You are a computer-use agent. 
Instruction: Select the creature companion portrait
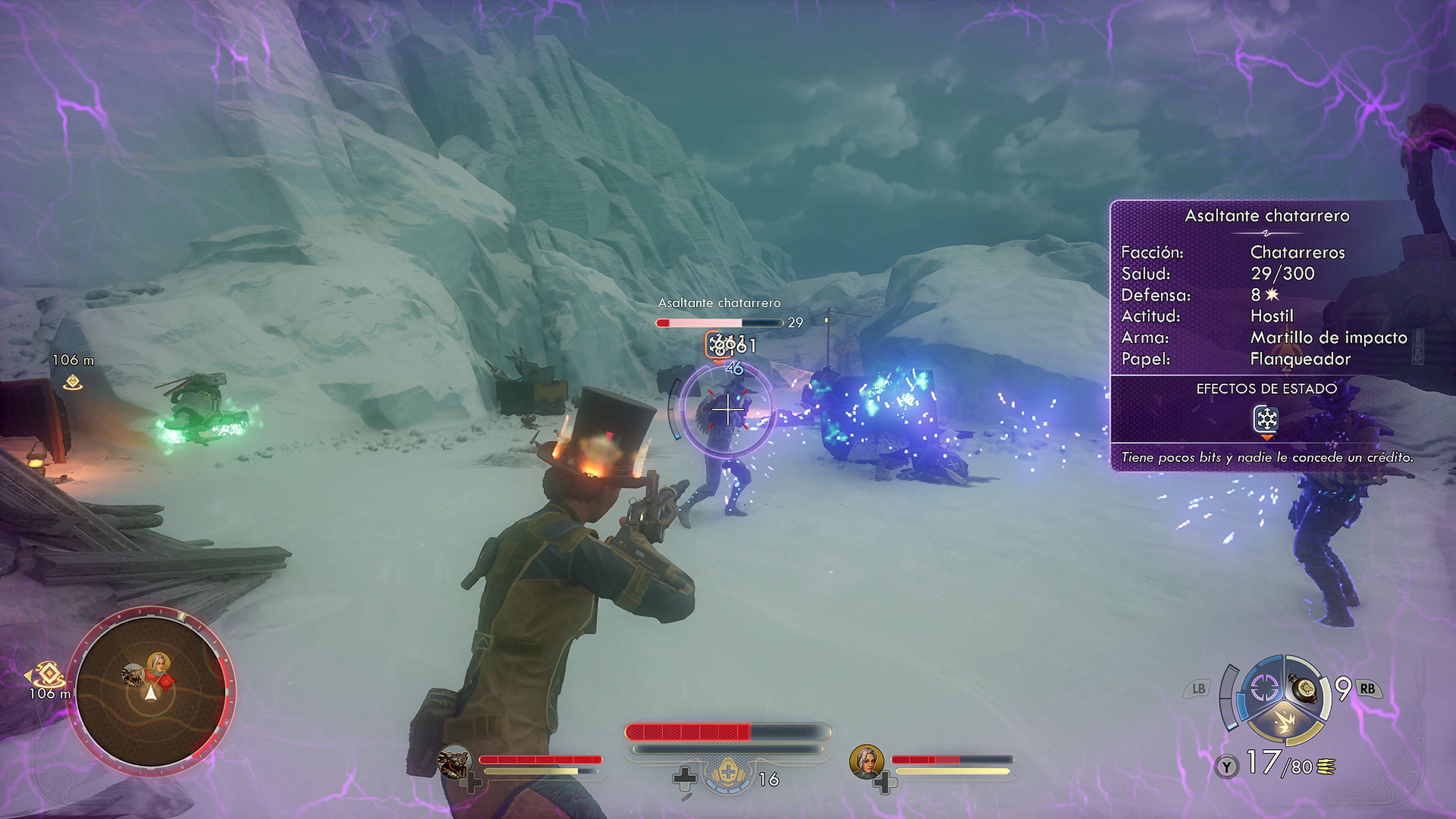455,761
